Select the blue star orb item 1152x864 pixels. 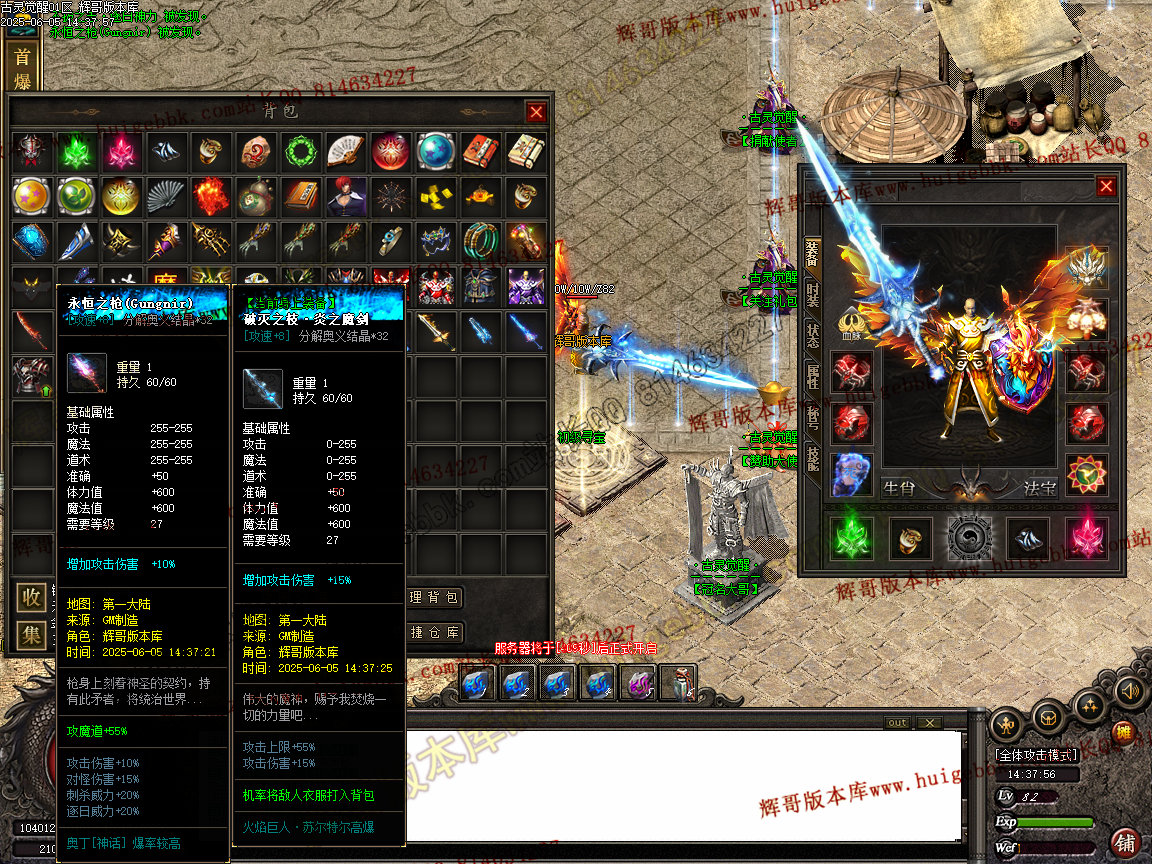435,152
